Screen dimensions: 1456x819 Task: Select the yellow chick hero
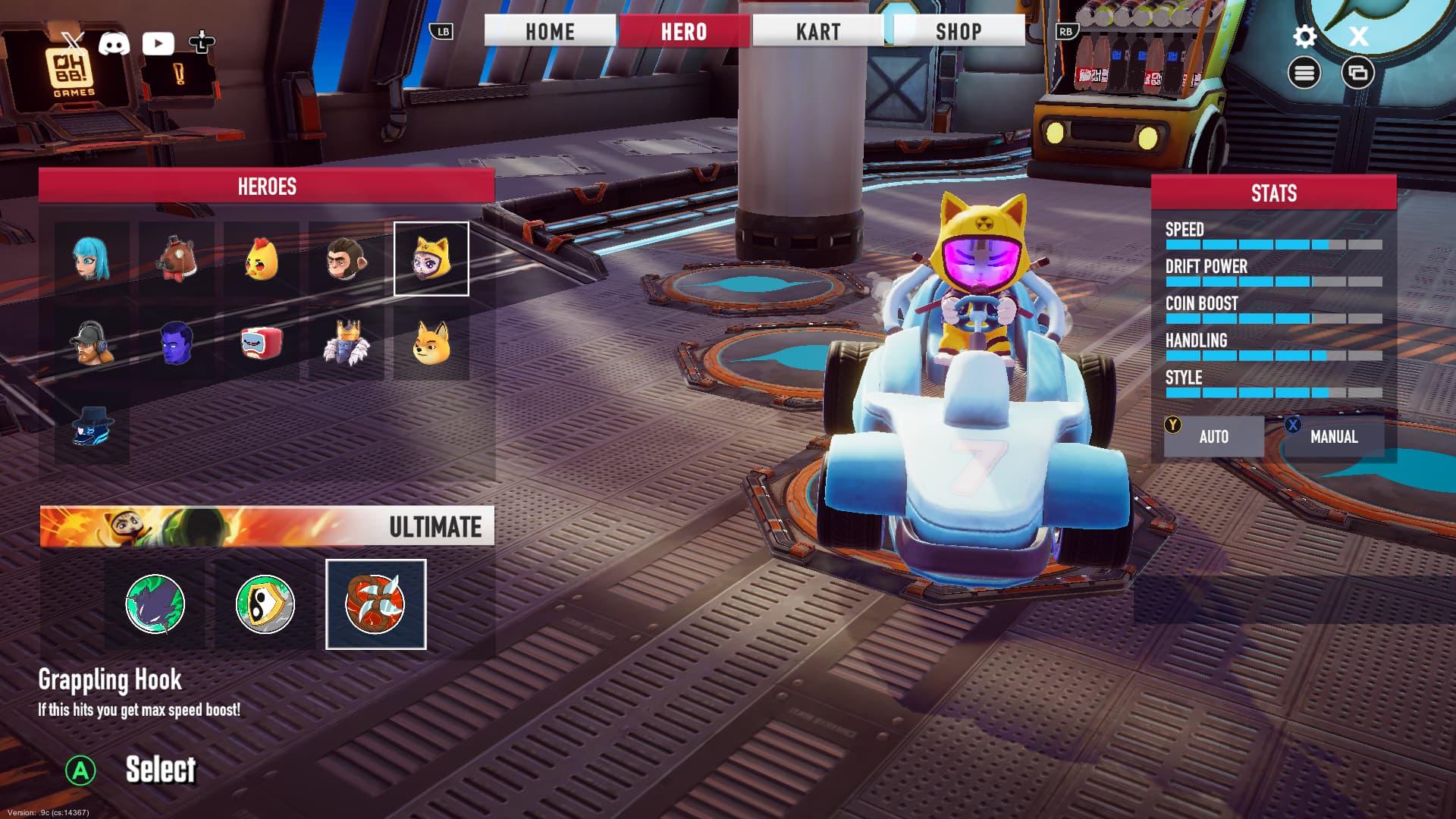pos(262,259)
